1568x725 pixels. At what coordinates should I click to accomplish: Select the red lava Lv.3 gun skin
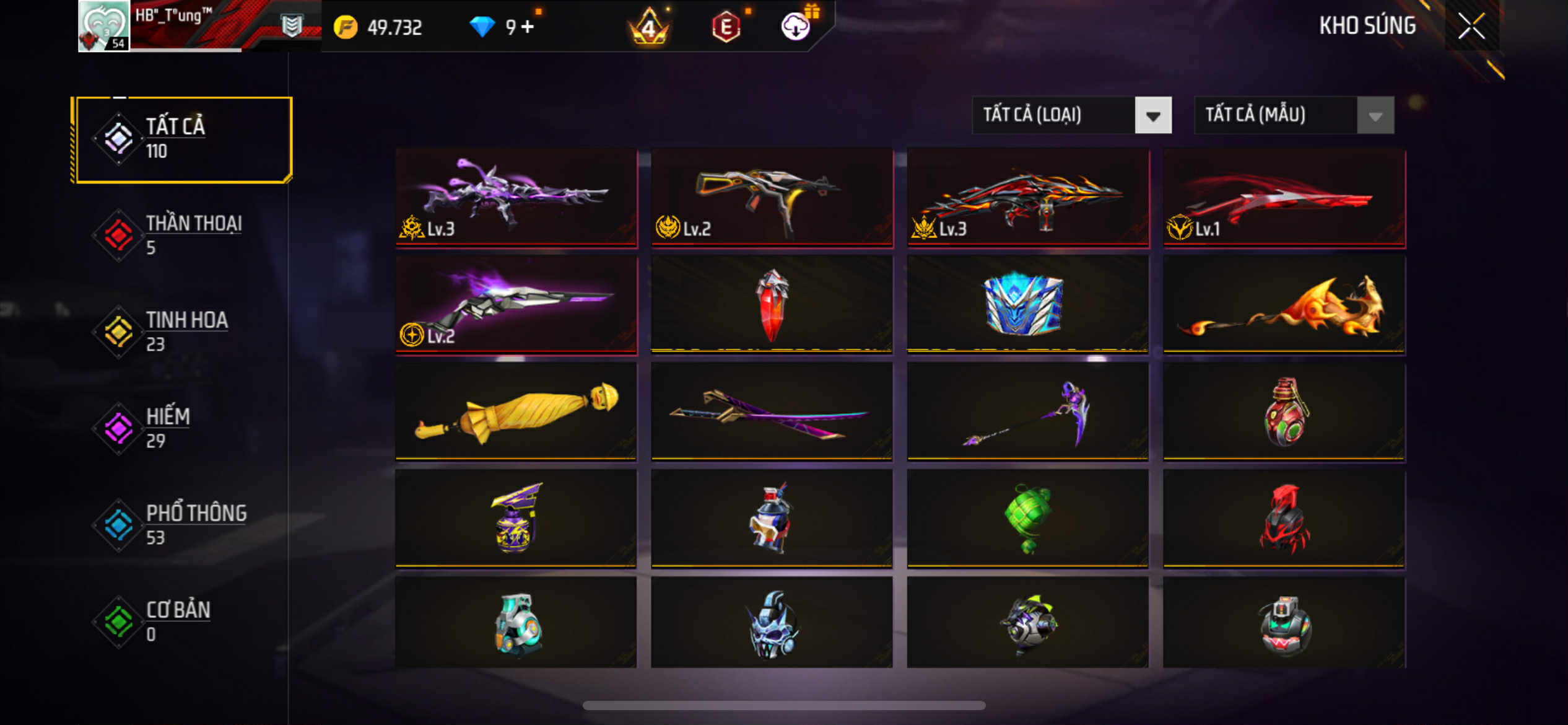point(1028,197)
